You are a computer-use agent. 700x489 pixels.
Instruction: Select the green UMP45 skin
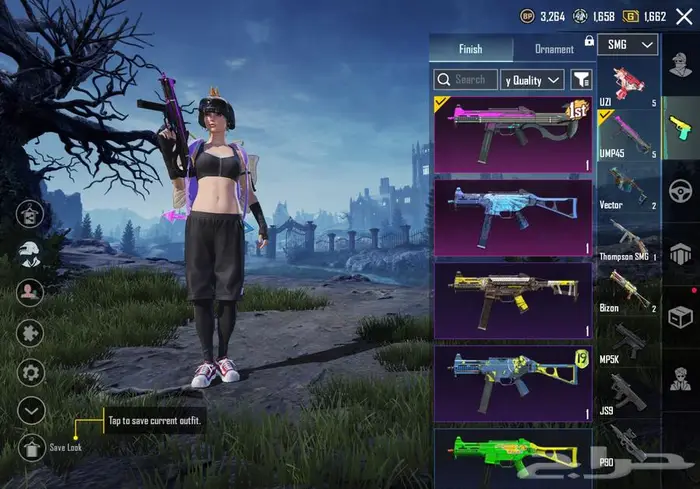513,458
